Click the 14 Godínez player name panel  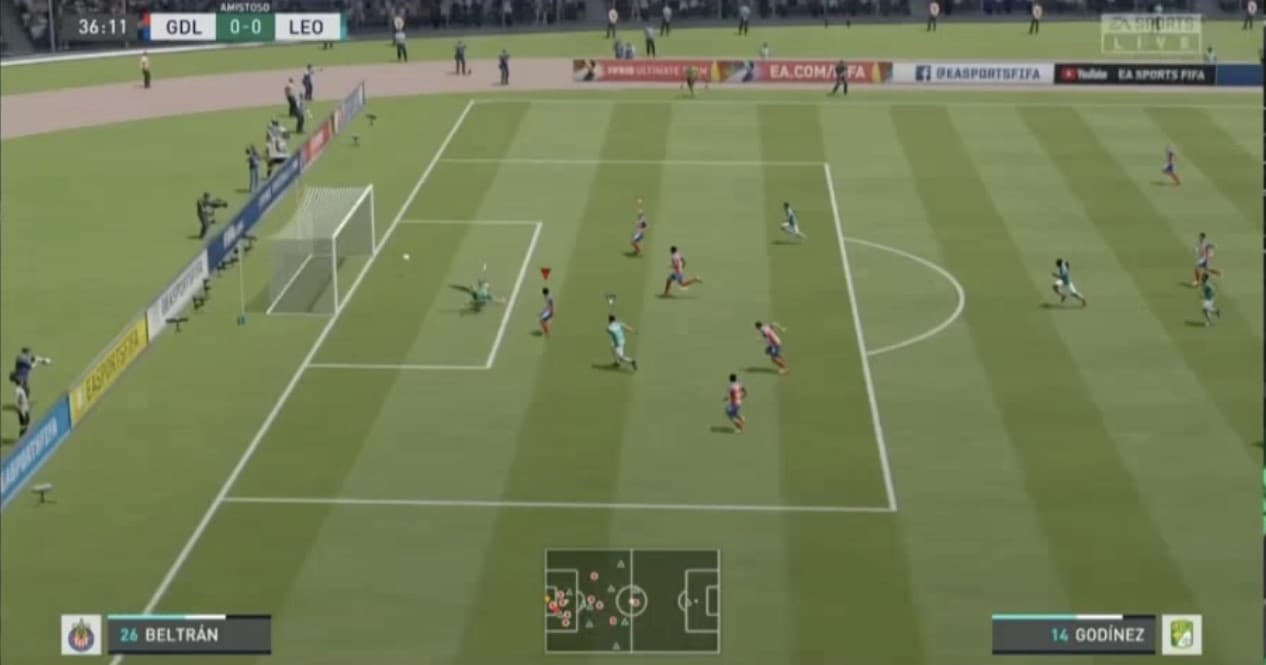click(1073, 635)
